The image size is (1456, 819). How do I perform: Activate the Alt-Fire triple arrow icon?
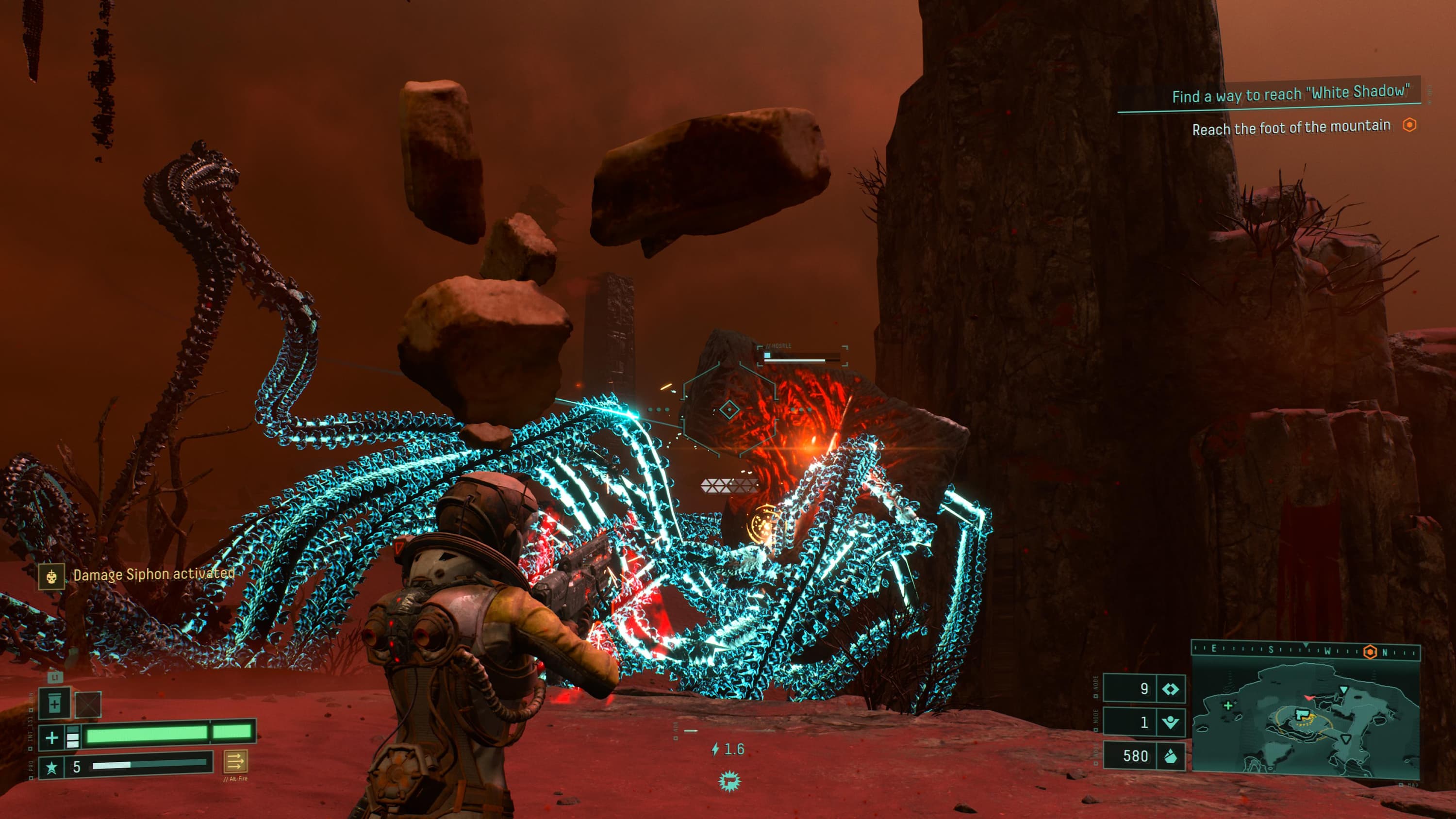pyautogui.click(x=235, y=761)
